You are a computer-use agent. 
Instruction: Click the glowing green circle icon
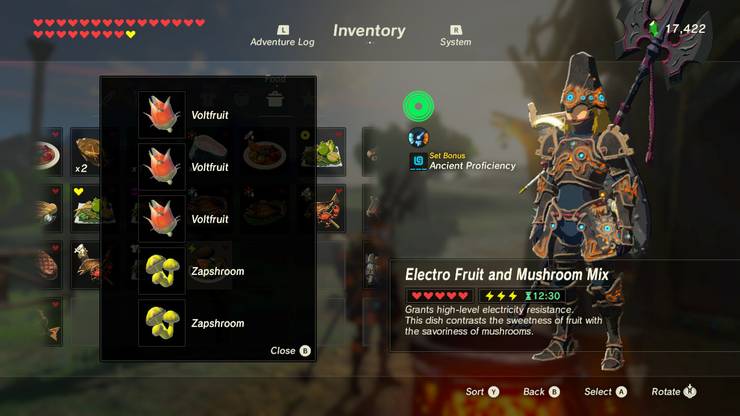click(418, 106)
